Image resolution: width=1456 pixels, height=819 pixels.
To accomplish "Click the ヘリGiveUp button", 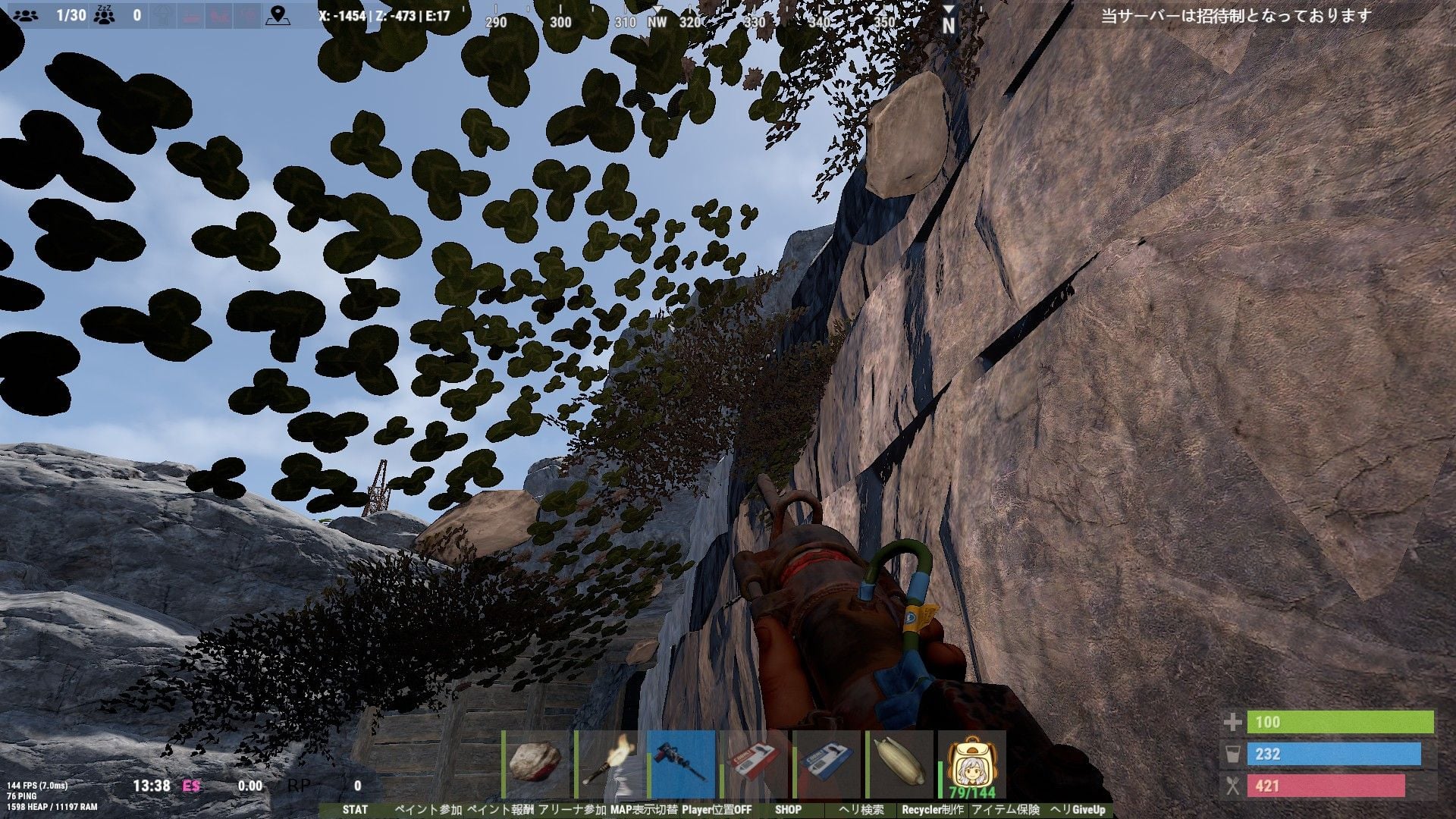I will click(1078, 810).
